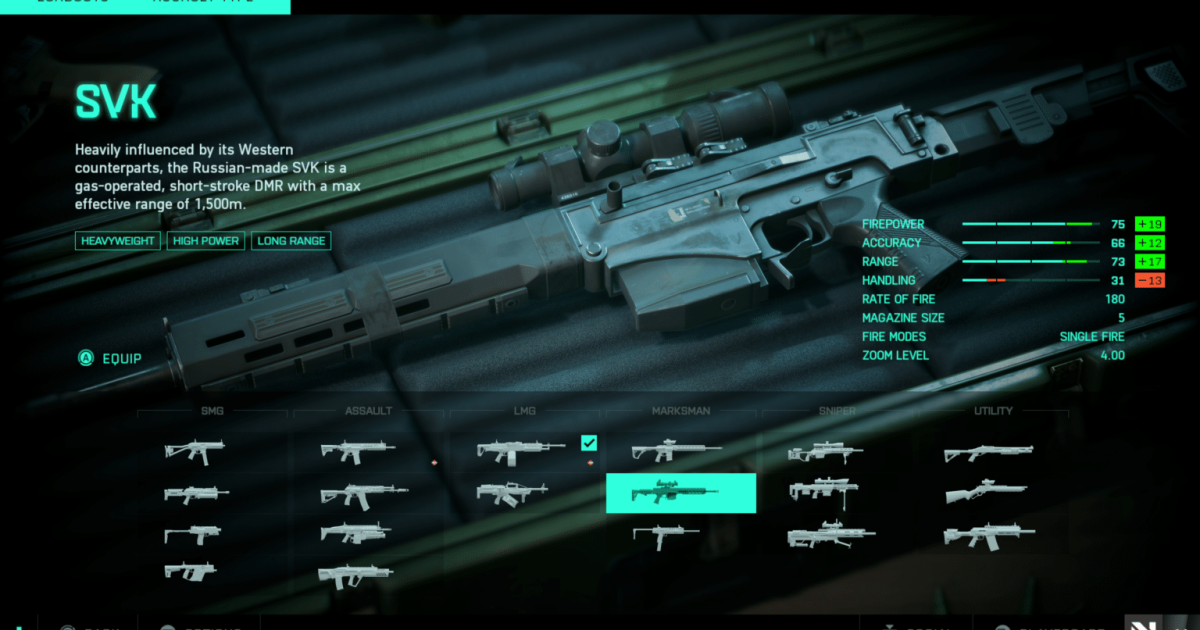The height and width of the screenshot is (630, 1200).
Task: Select the K30 SMG icon
Action: (x=190, y=572)
